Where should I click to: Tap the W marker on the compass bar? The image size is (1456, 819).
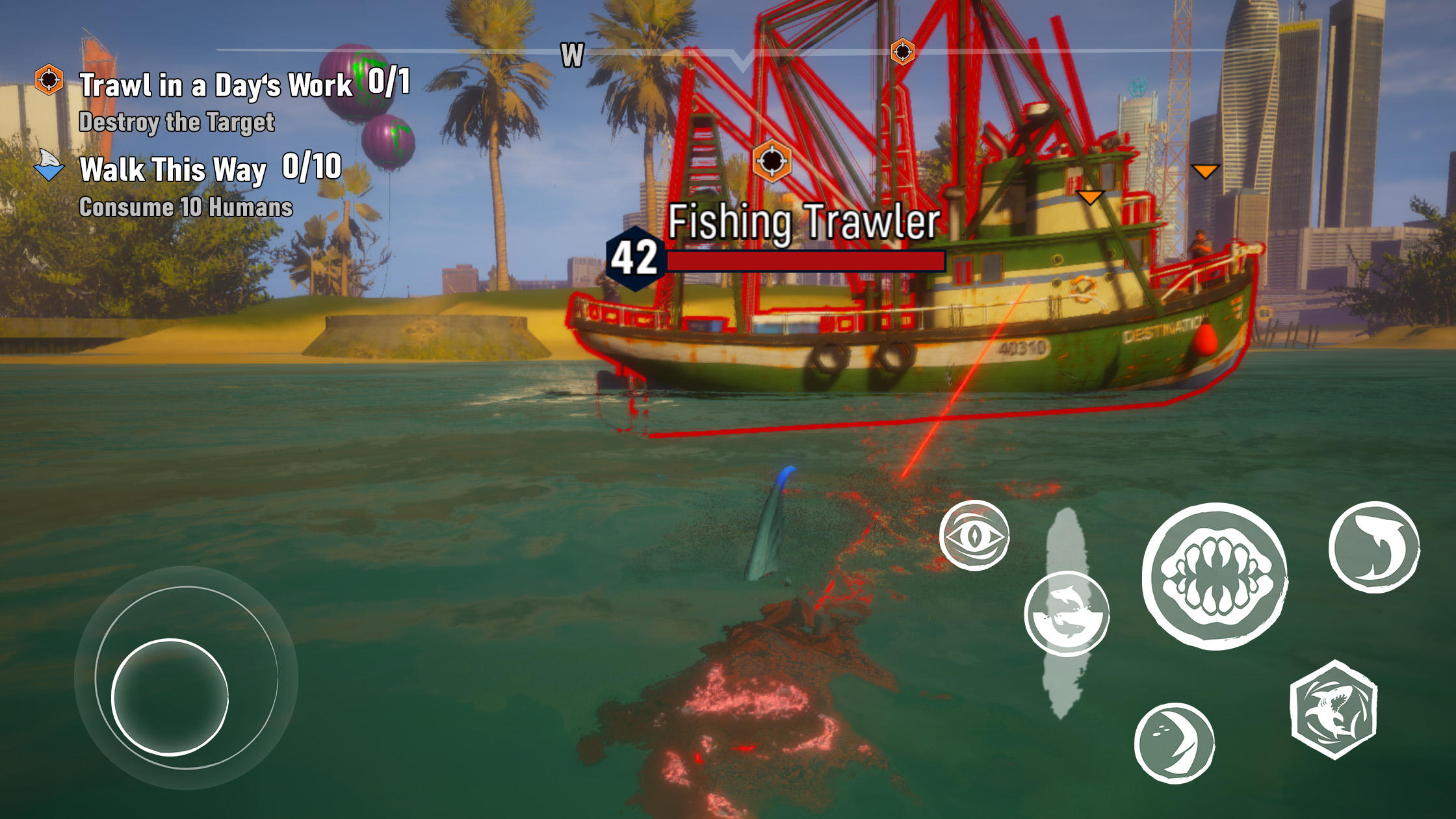point(572,55)
